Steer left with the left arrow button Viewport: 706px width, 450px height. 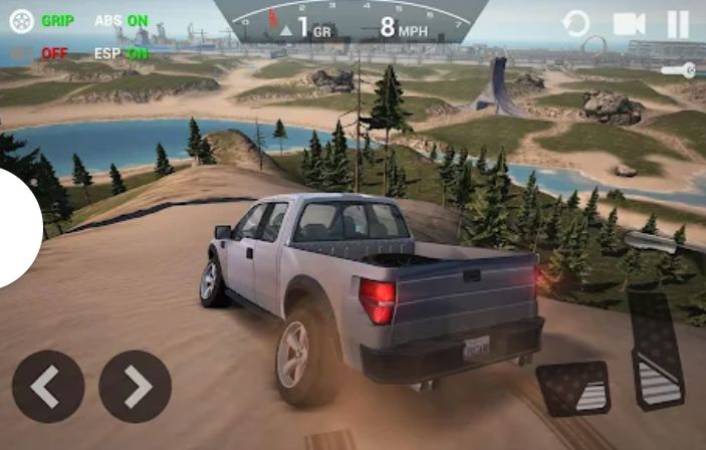point(48,386)
